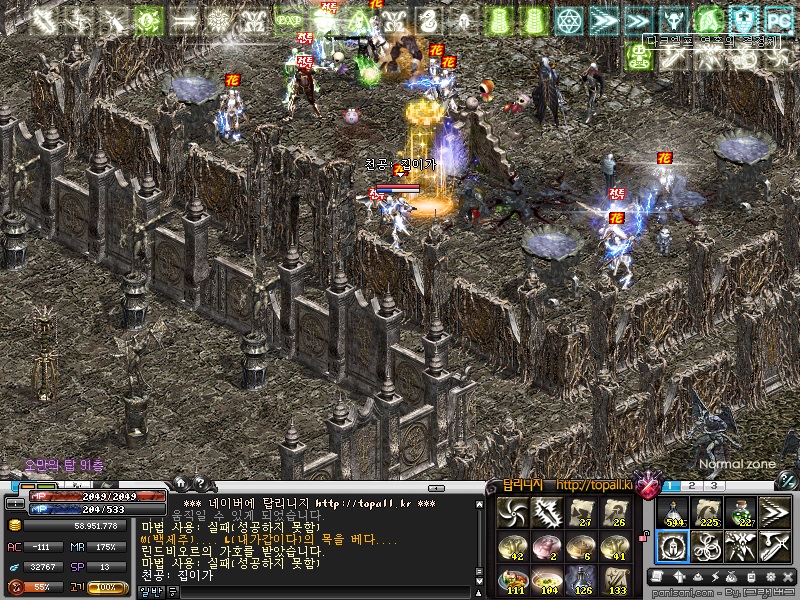Select the scroll stacked 133

616,579
